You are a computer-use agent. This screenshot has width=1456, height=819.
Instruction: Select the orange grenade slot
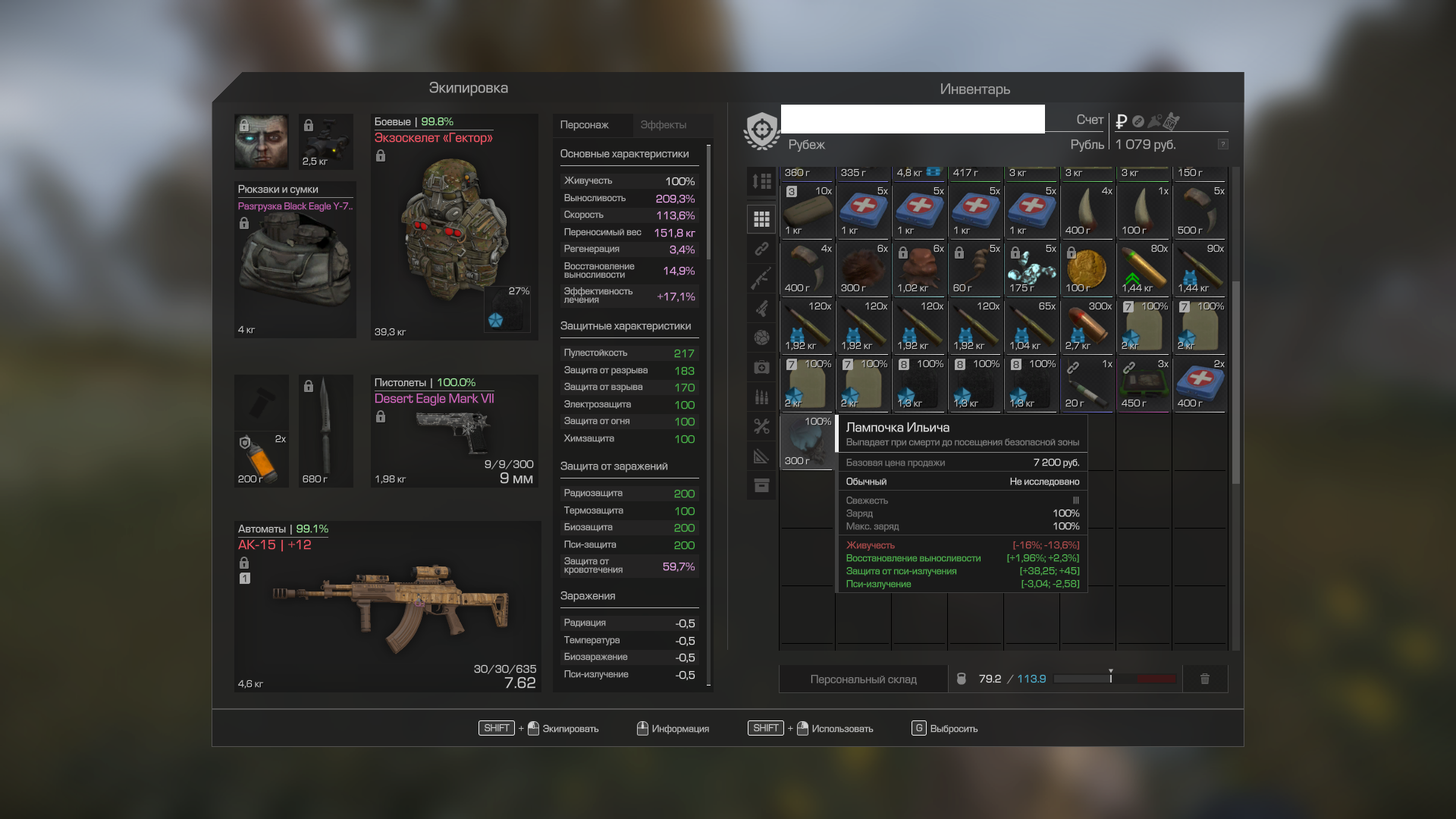point(261,459)
